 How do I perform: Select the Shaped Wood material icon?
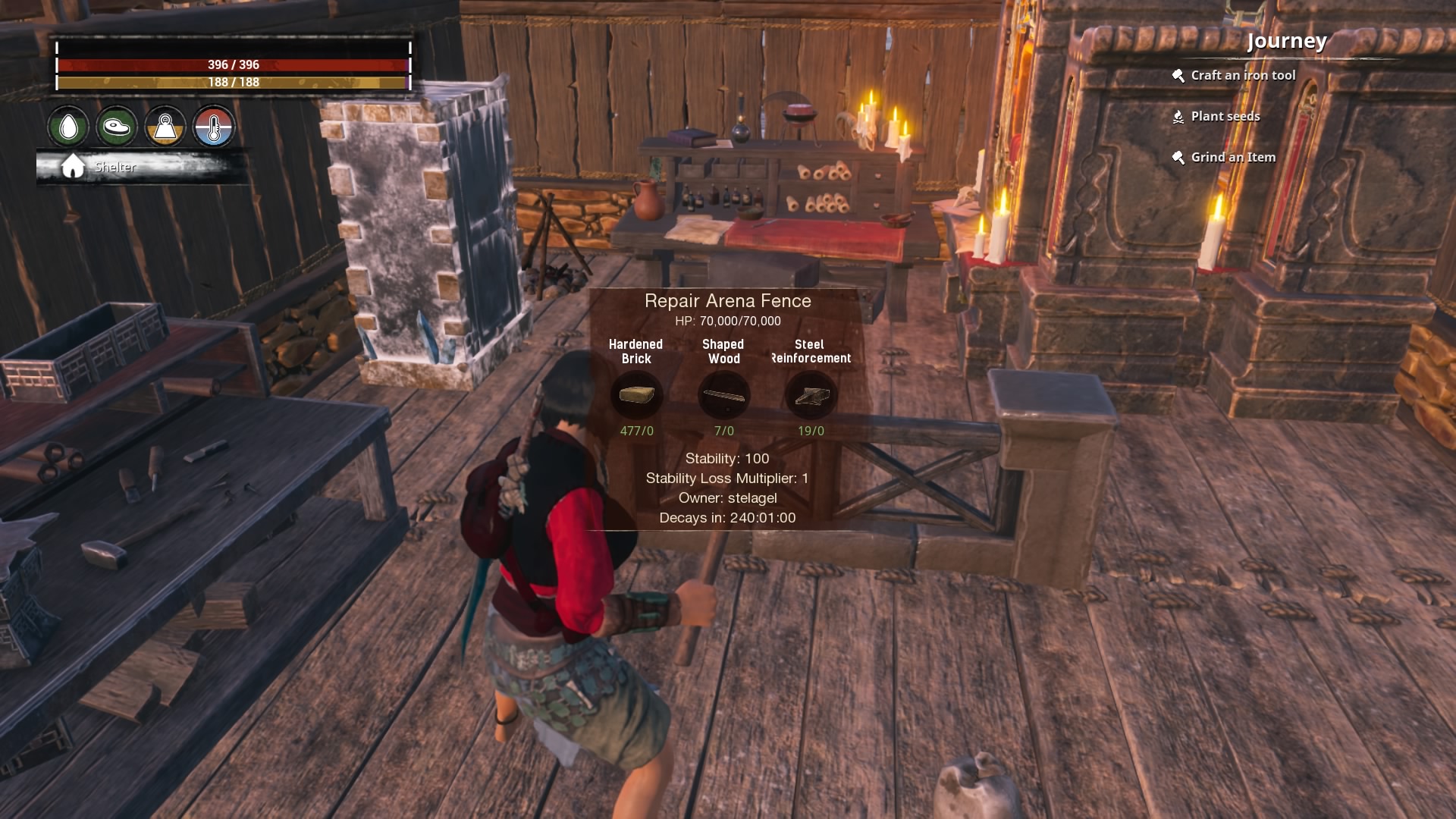coord(723,395)
